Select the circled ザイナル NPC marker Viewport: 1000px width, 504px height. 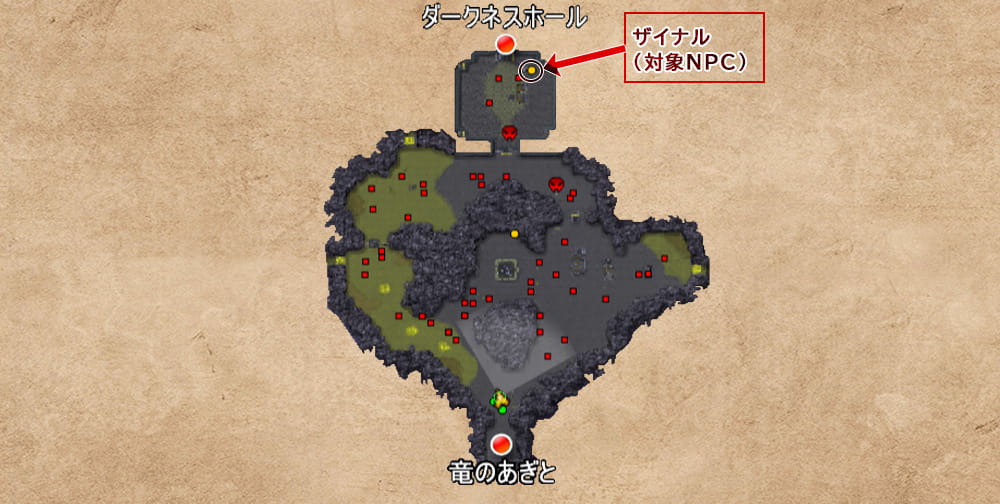[x=531, y=70]
